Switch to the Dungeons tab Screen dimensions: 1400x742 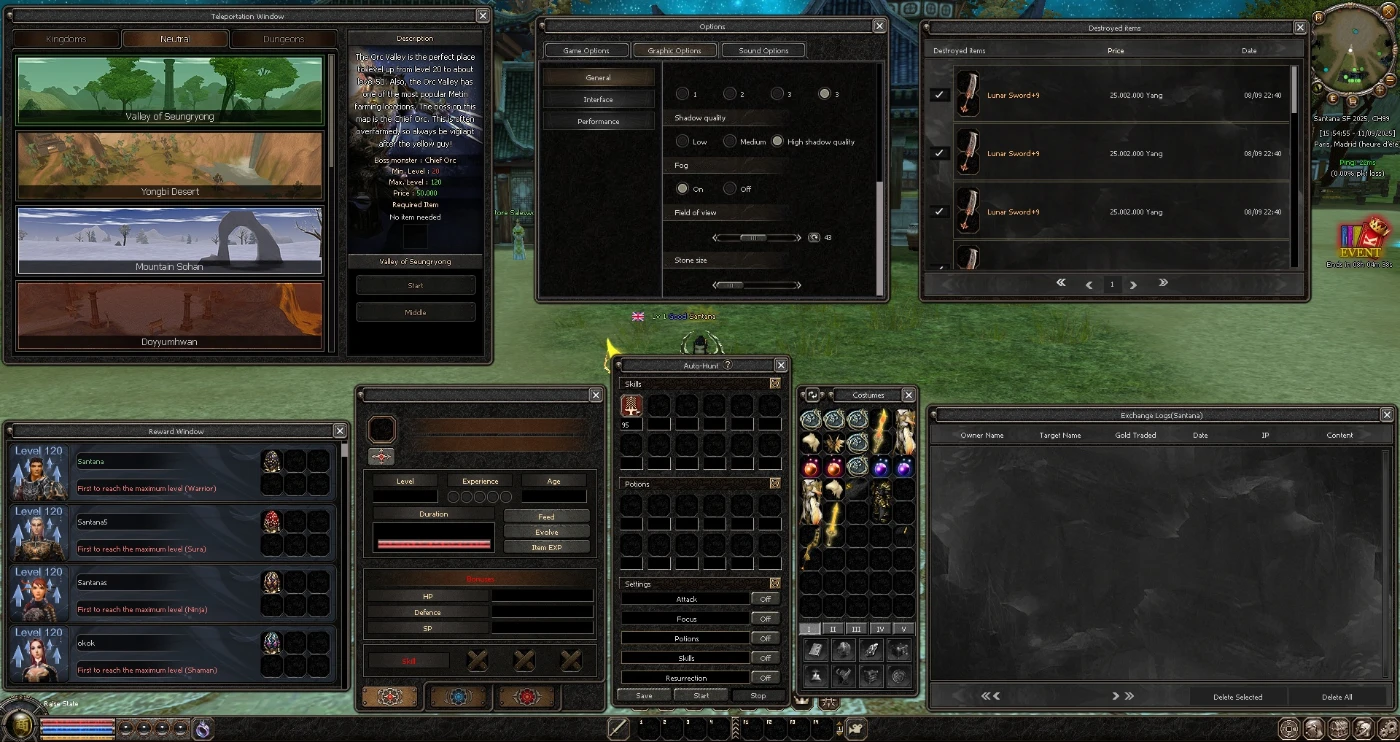[283, 39]
